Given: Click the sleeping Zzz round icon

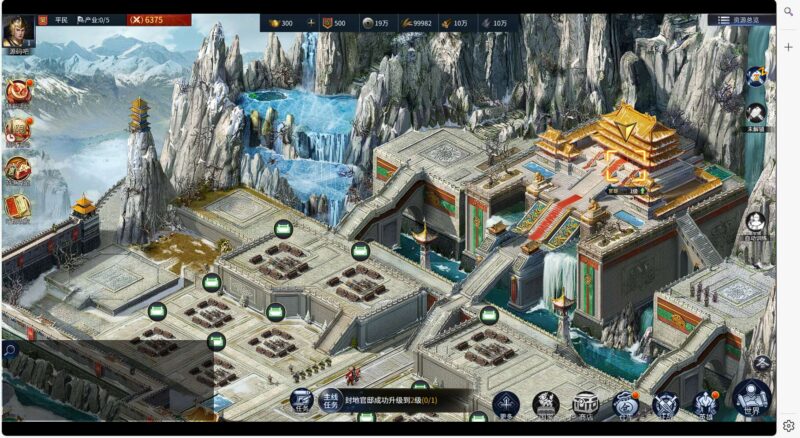Looking at the screenshot, I should [x=757, y=77].
